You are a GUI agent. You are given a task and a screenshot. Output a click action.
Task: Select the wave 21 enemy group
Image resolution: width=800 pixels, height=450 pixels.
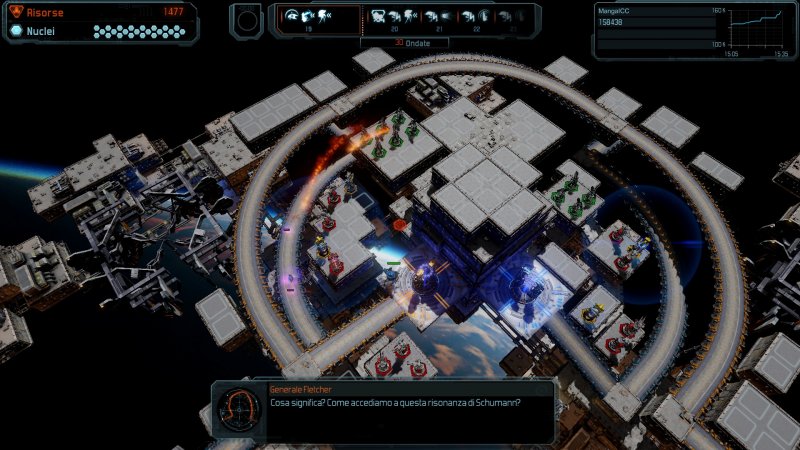pos(436,17)
